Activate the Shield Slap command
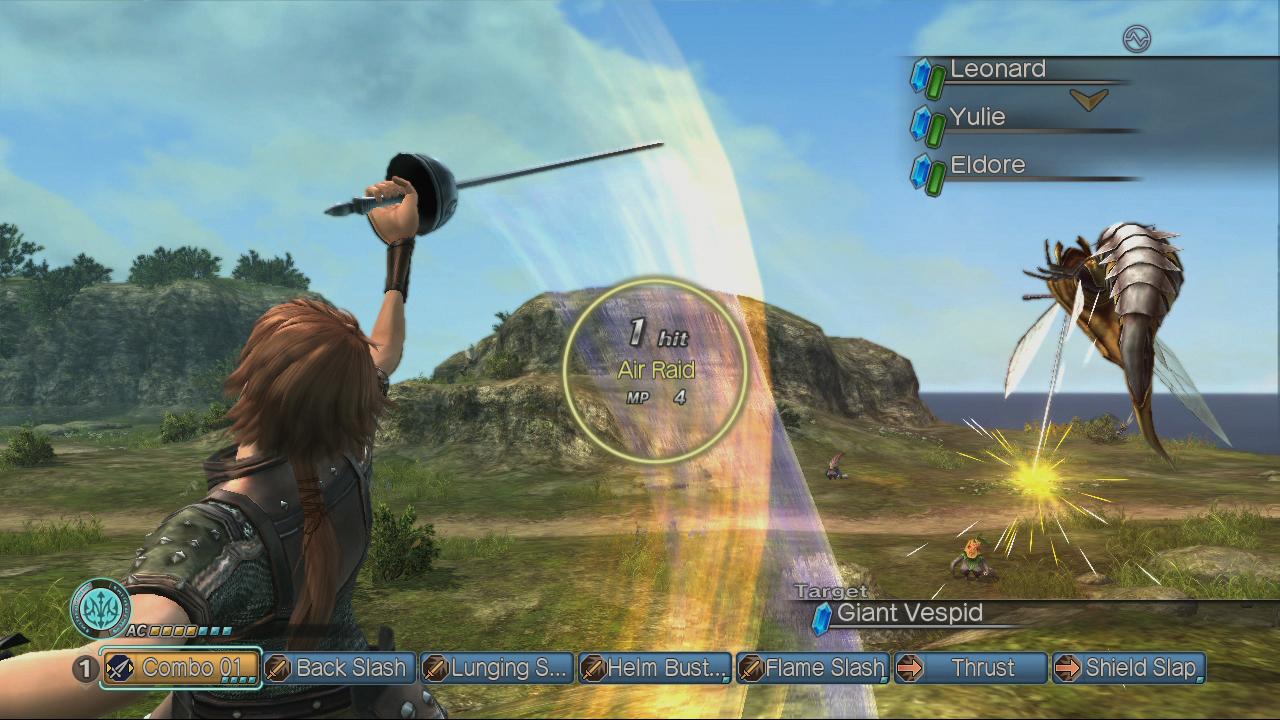 (1128, 668)
